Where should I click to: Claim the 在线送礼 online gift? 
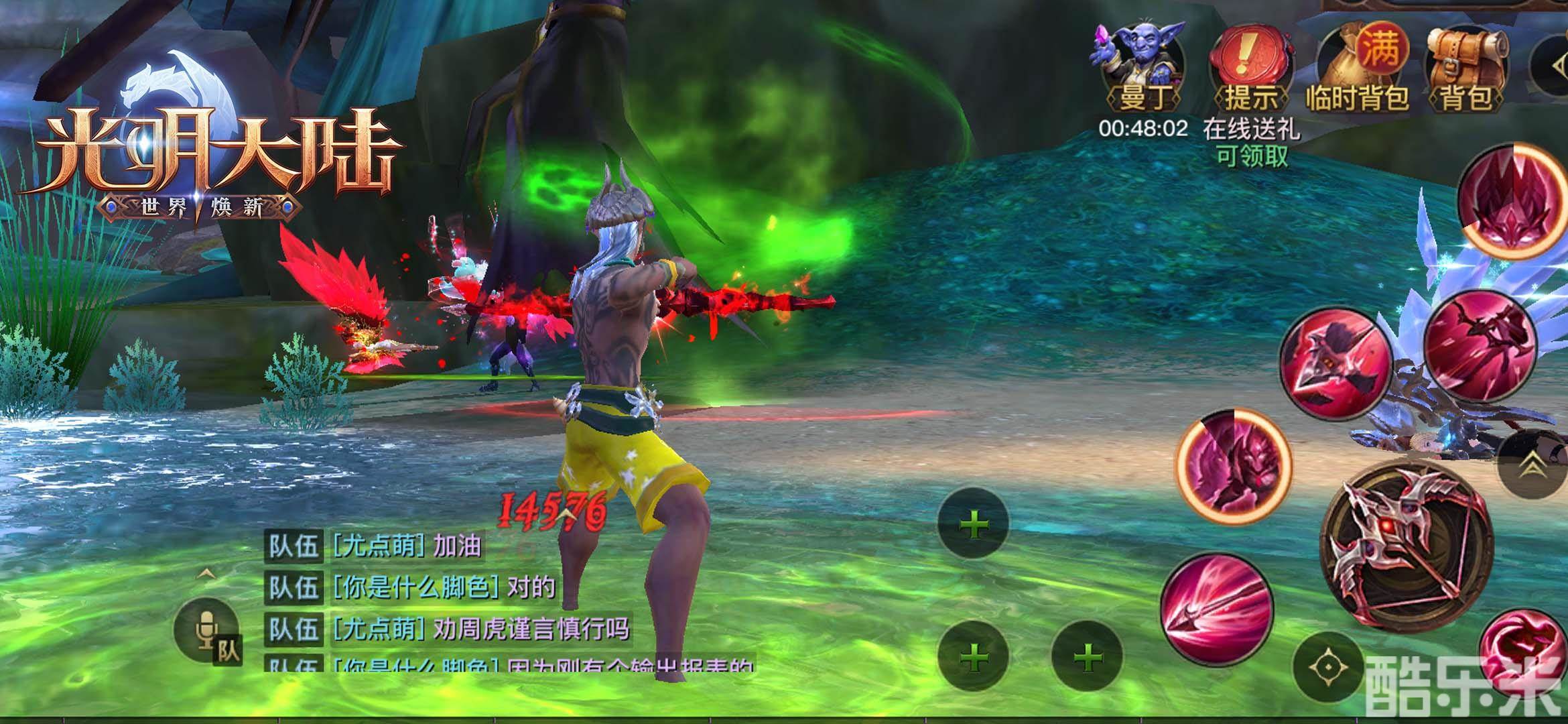coord(1251,141)
